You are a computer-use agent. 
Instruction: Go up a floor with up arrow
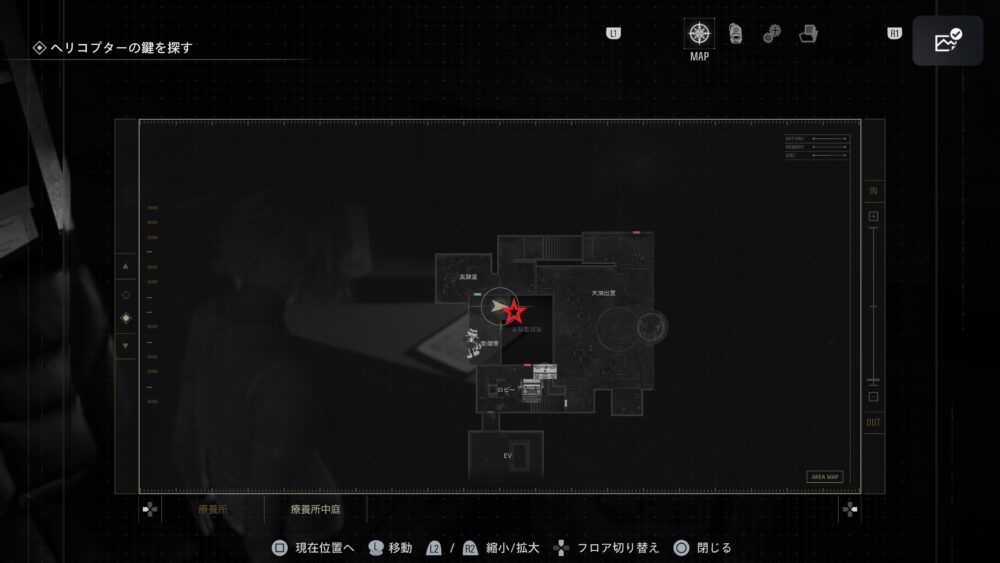125,267
